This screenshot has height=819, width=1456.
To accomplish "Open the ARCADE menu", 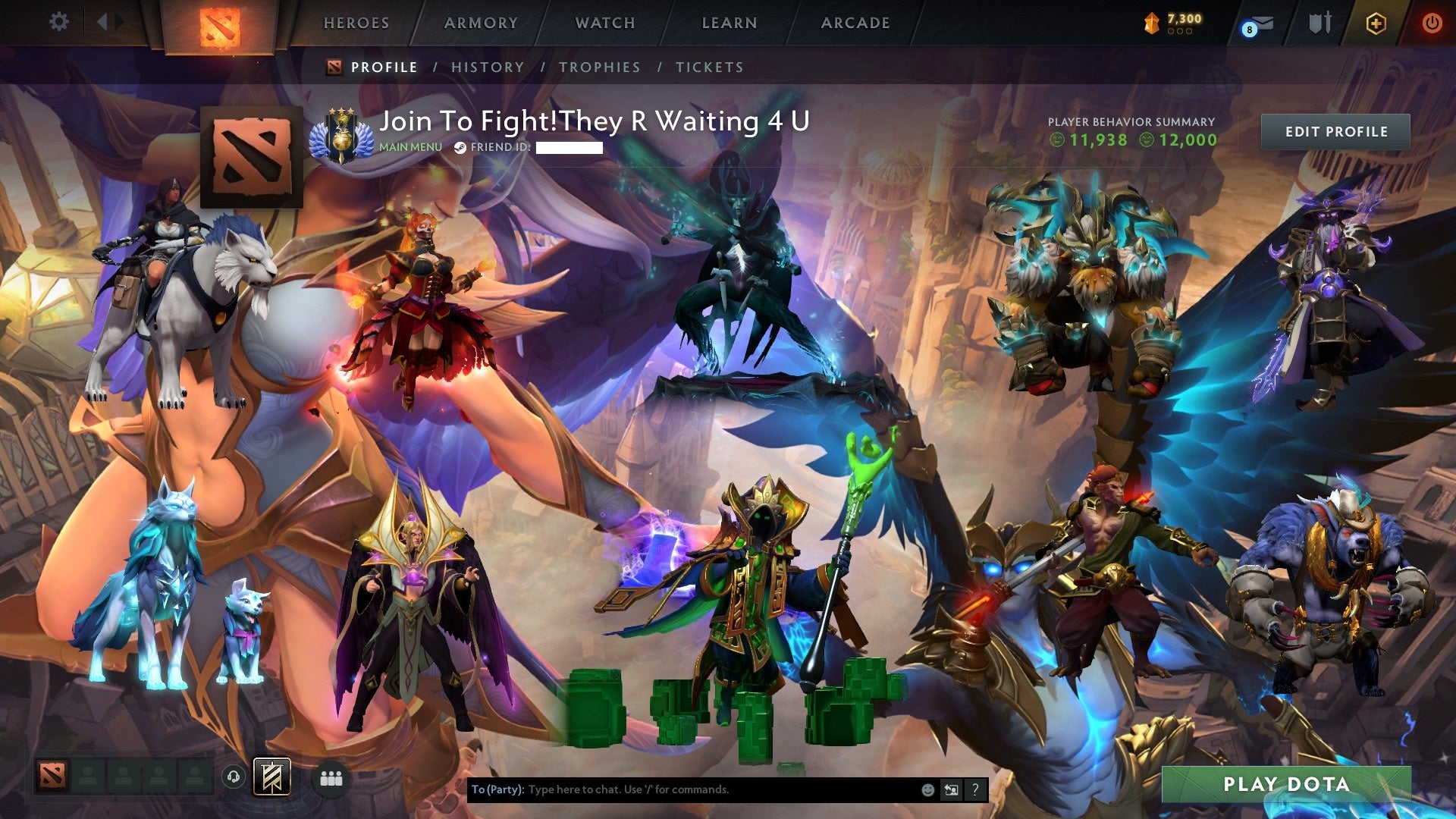I will point(855,23).
